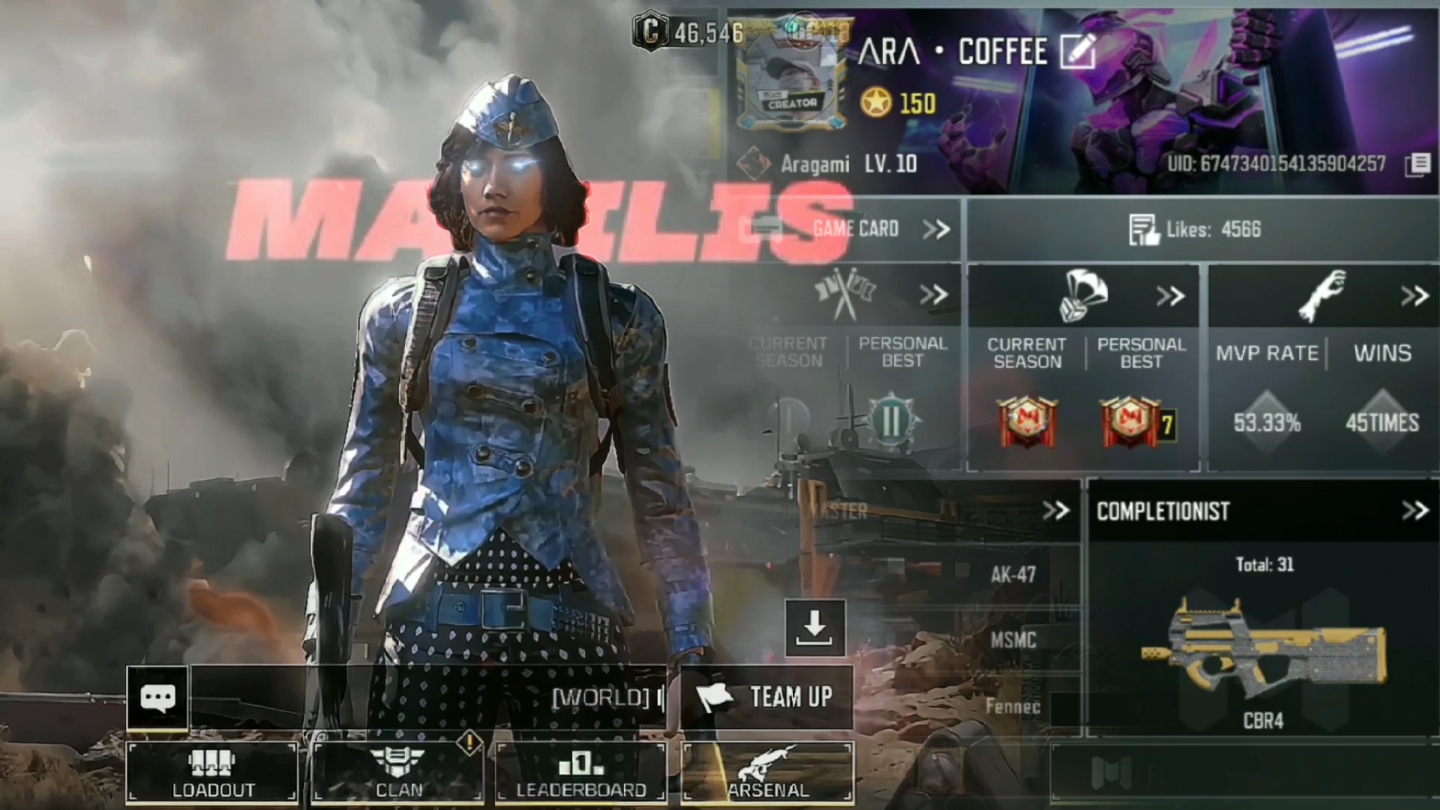Screen dimensions: 1440x810
Task: Open the Arsenal menu
Action: (767, 773)
